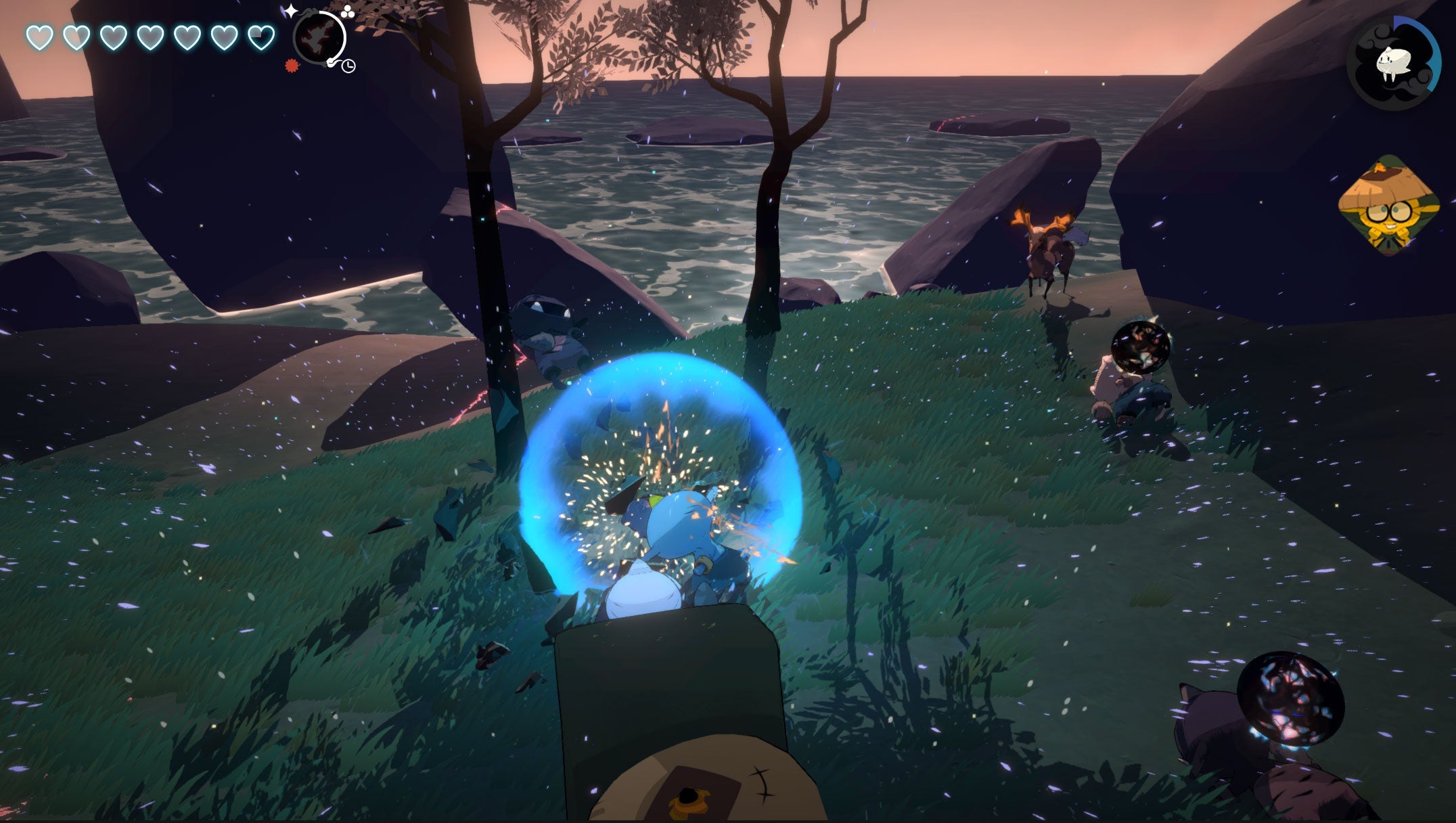Click the circular ability gauge beside the hearts
This screenshot has height=823, width=1456.
tap(319, 38)
